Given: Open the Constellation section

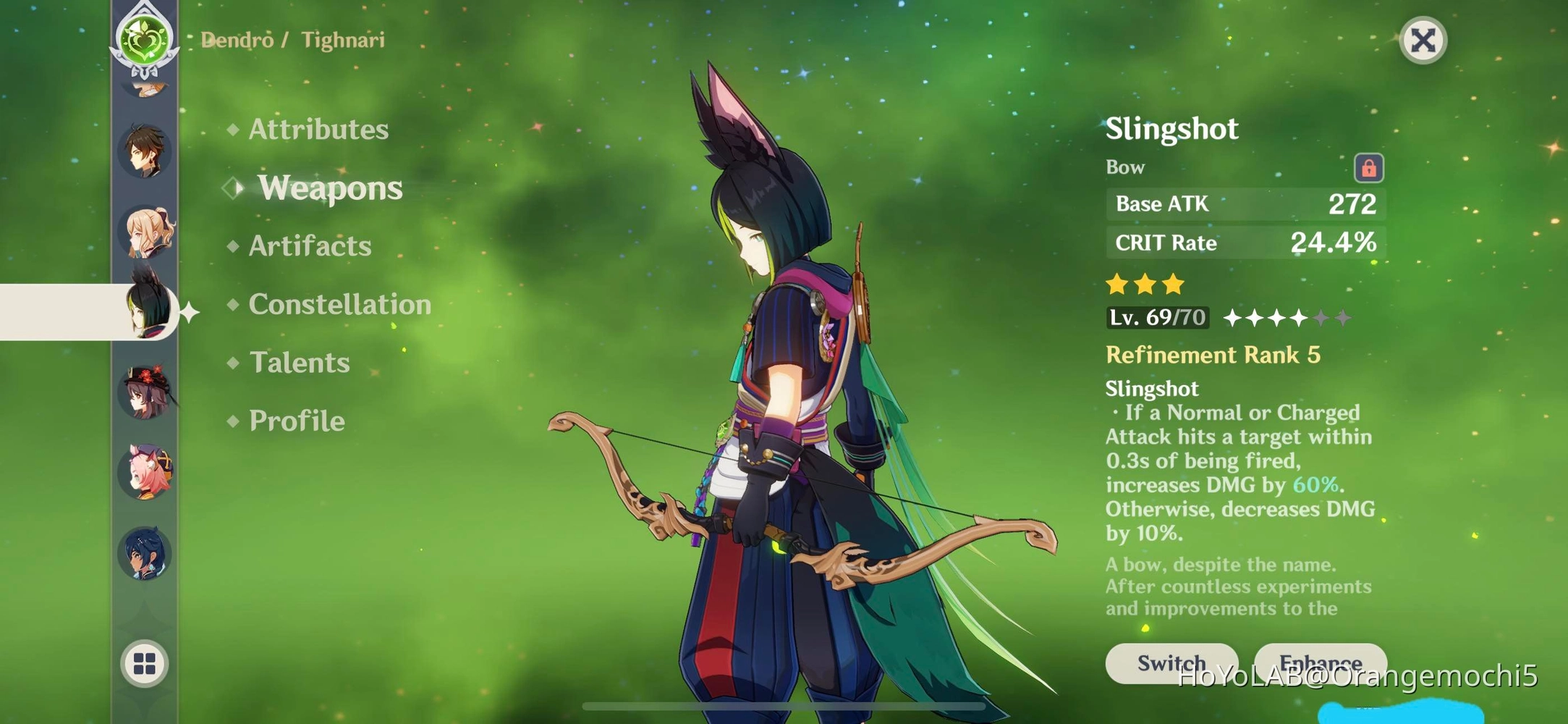Looking at the screenshot, I should click(x=339, y=304).
